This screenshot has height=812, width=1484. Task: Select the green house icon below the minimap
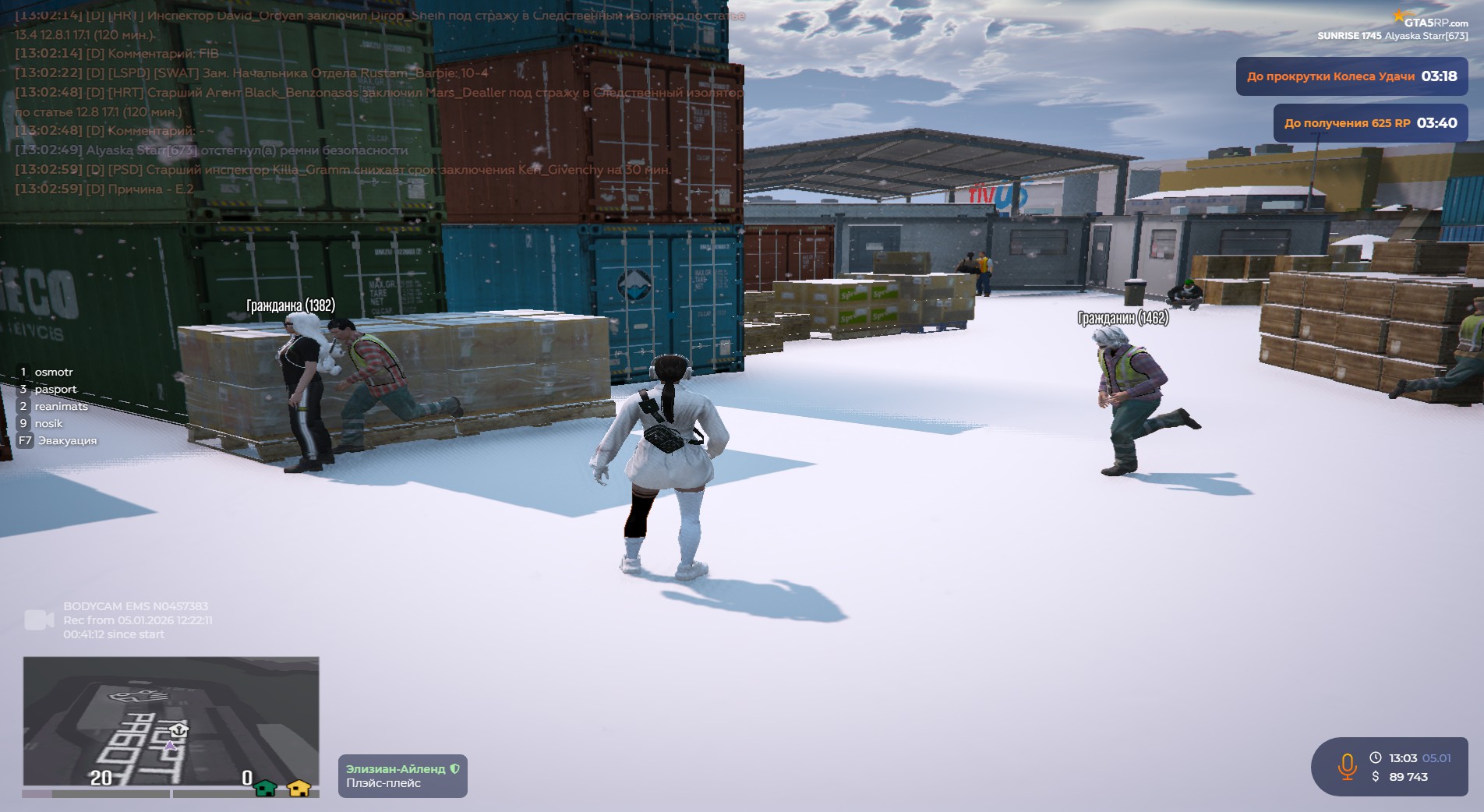[x=266, y=788]
